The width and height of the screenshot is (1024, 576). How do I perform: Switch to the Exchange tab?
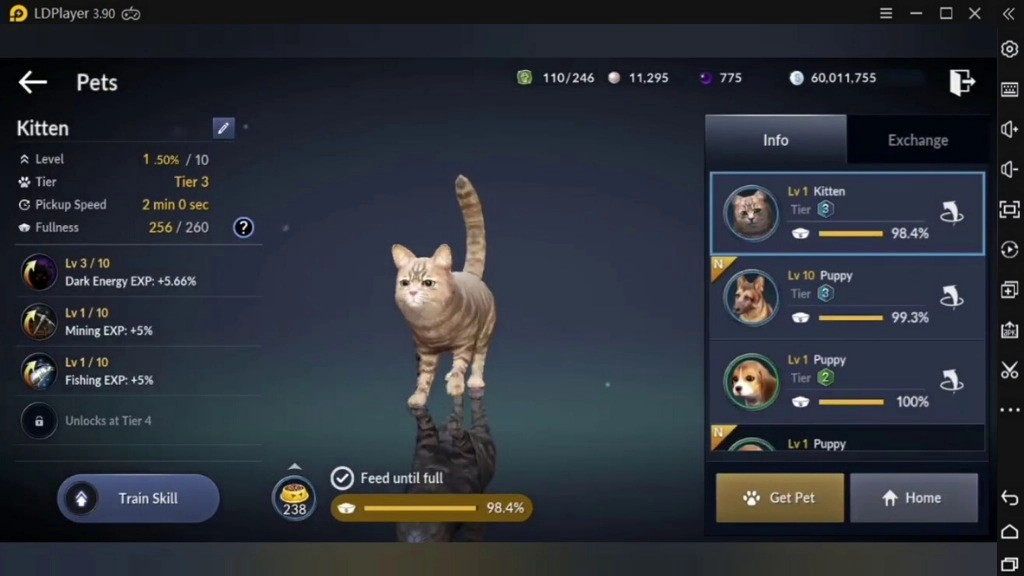tap(917, 140)
